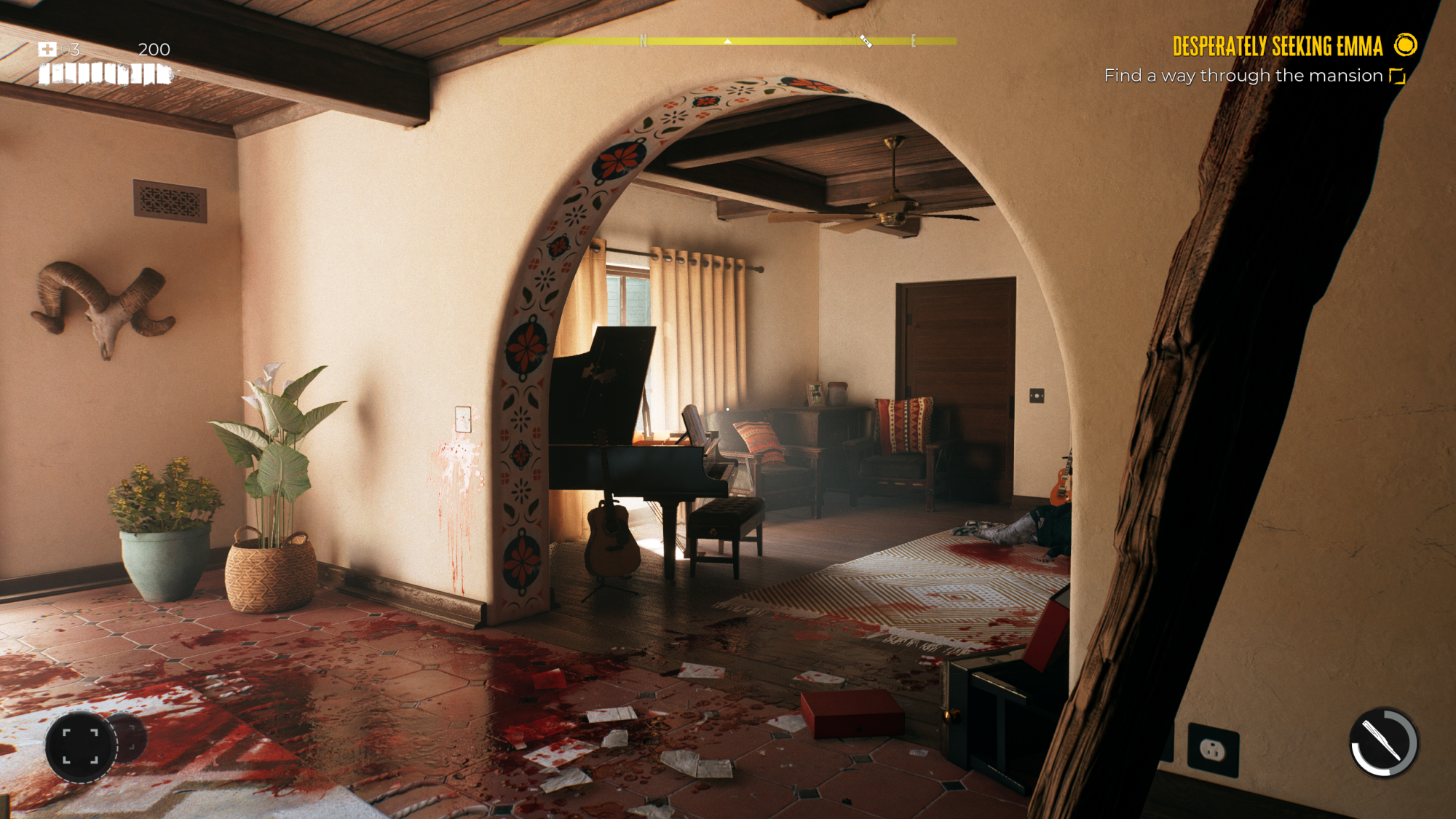
Task: Select the Desperately Seeking Emma quest tracker
Action: [1277, 47]
